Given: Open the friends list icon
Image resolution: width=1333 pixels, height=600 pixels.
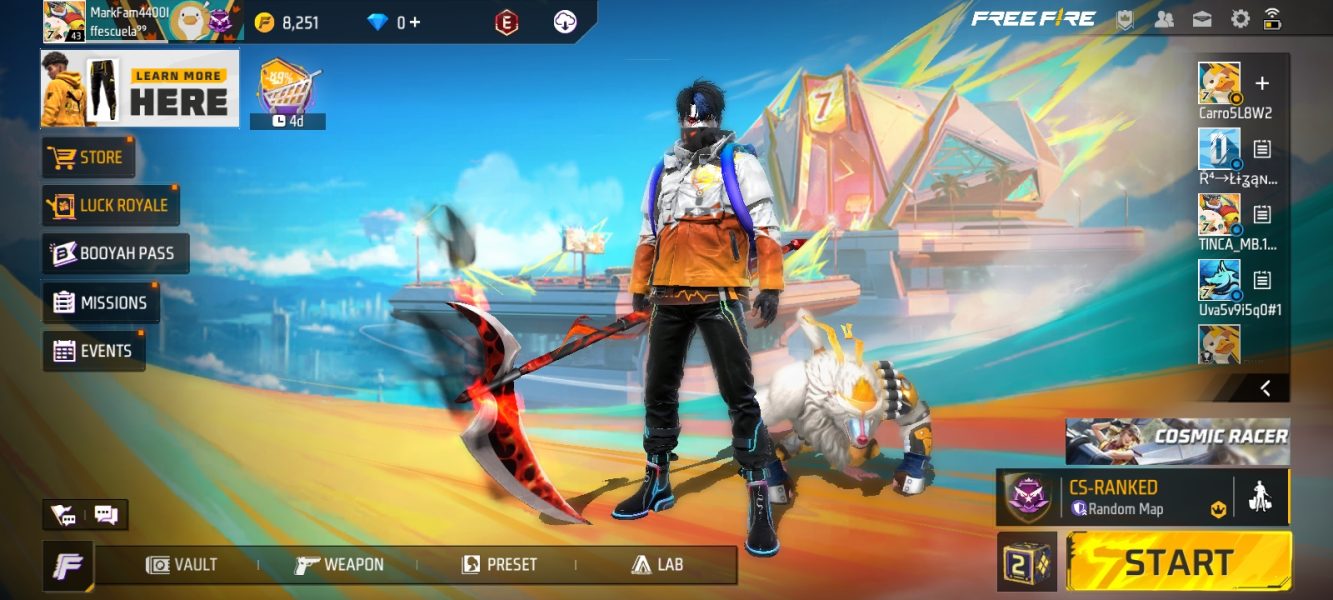Looking at the screenshot, I should pos(1164,19).
